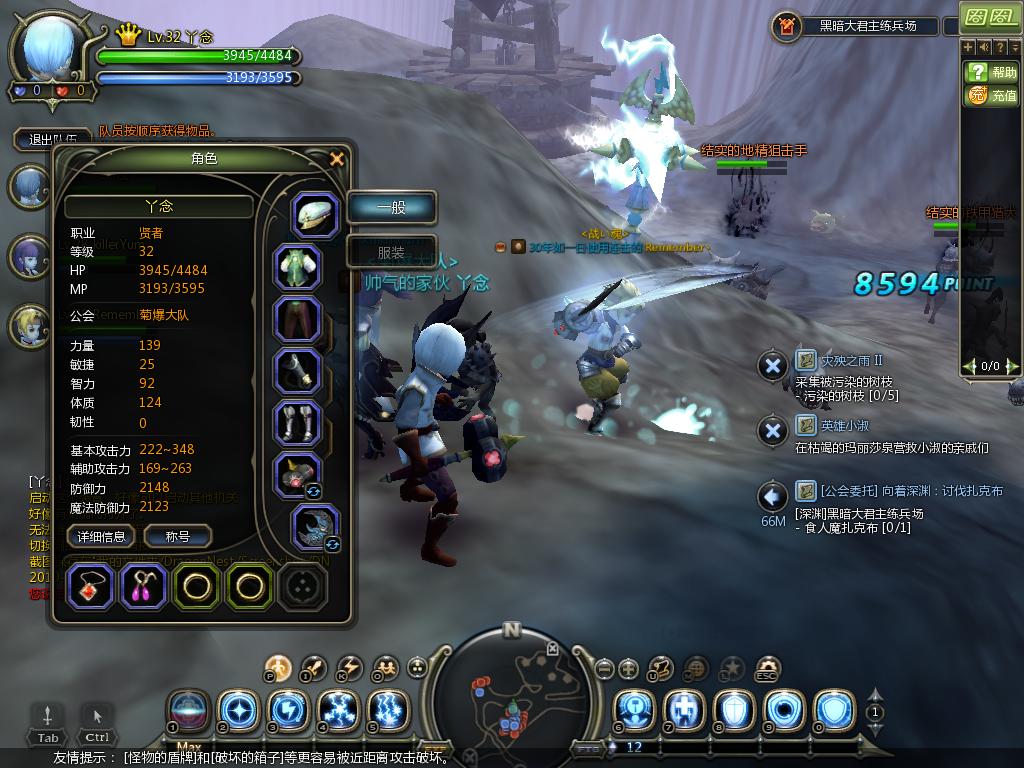Select the red gem necklace slot
1024x768 pixels.
pos(91,587)
